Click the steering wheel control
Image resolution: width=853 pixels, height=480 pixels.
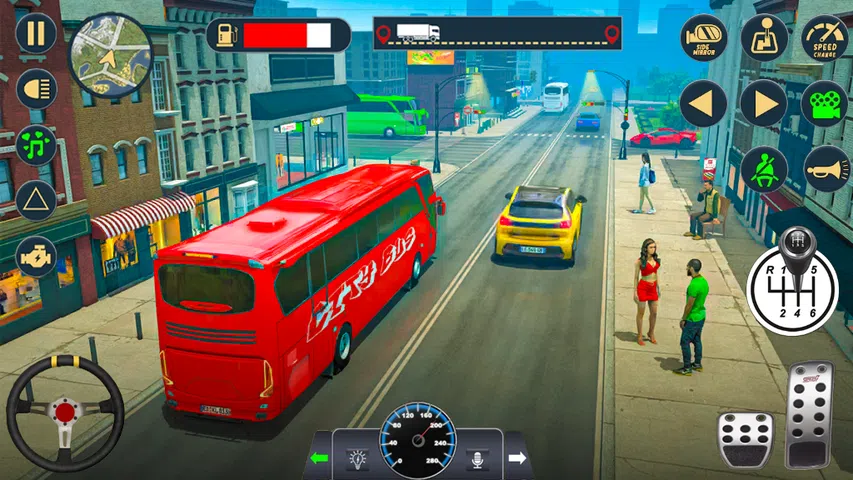[65, 412]
